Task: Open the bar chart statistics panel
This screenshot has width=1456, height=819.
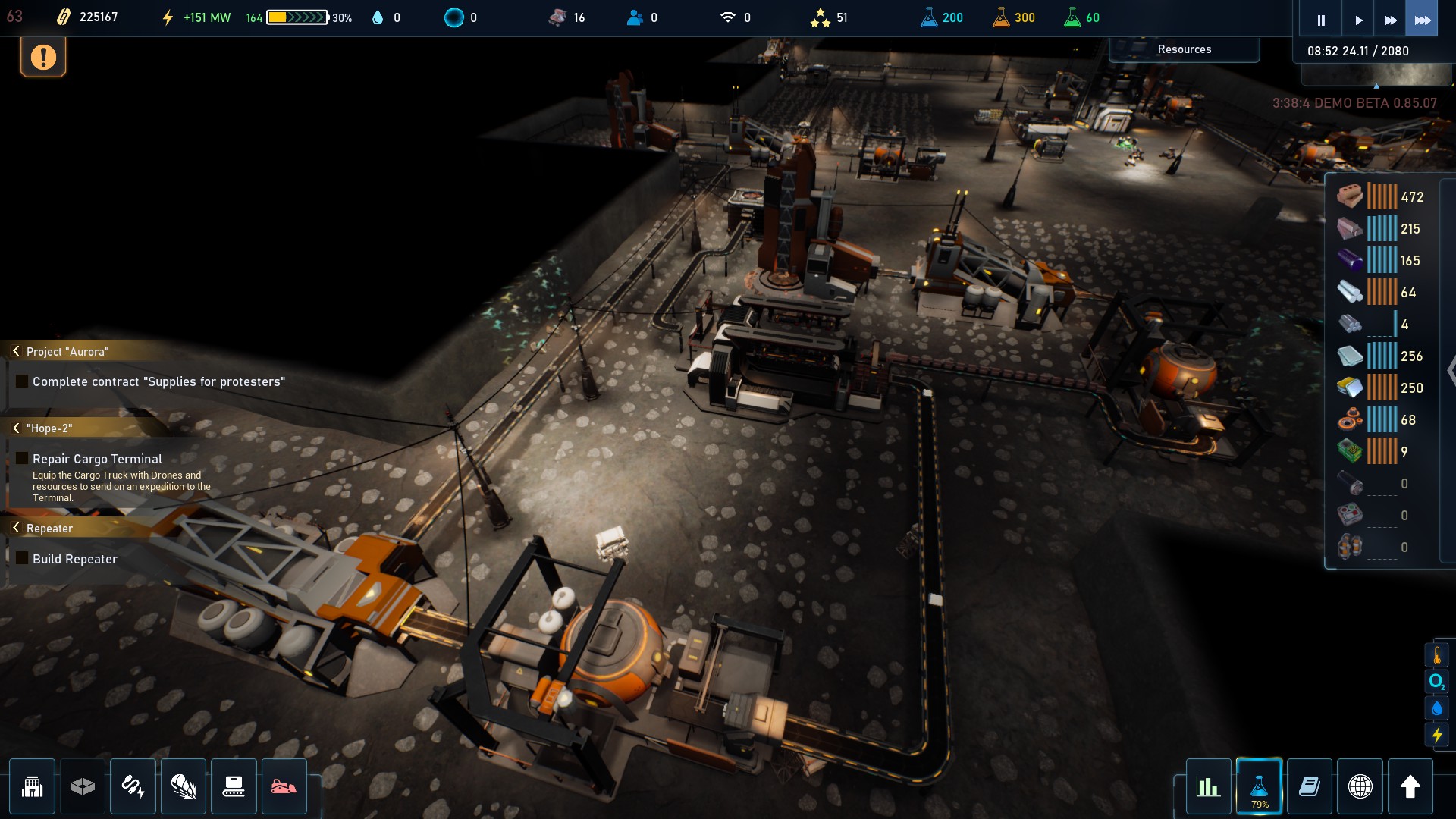Action: click(x=1208, y=786)
